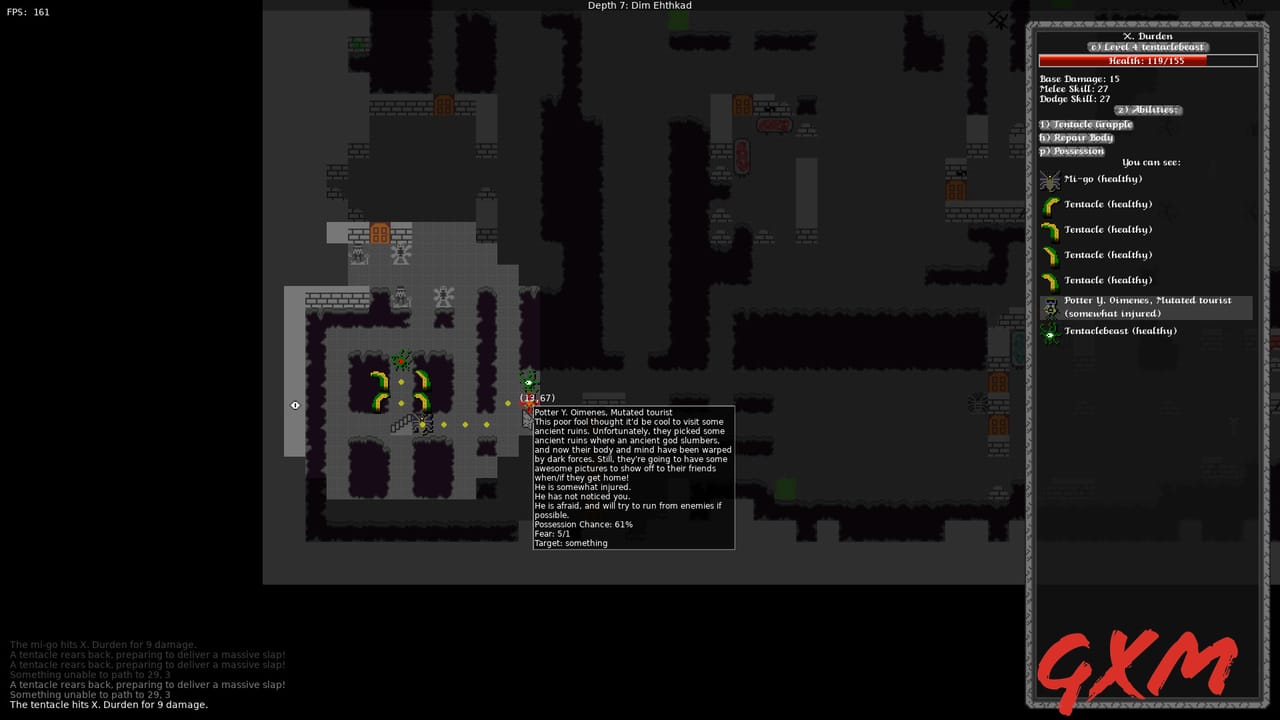Click a yellow path waypoint dot on map

point(464,425)
